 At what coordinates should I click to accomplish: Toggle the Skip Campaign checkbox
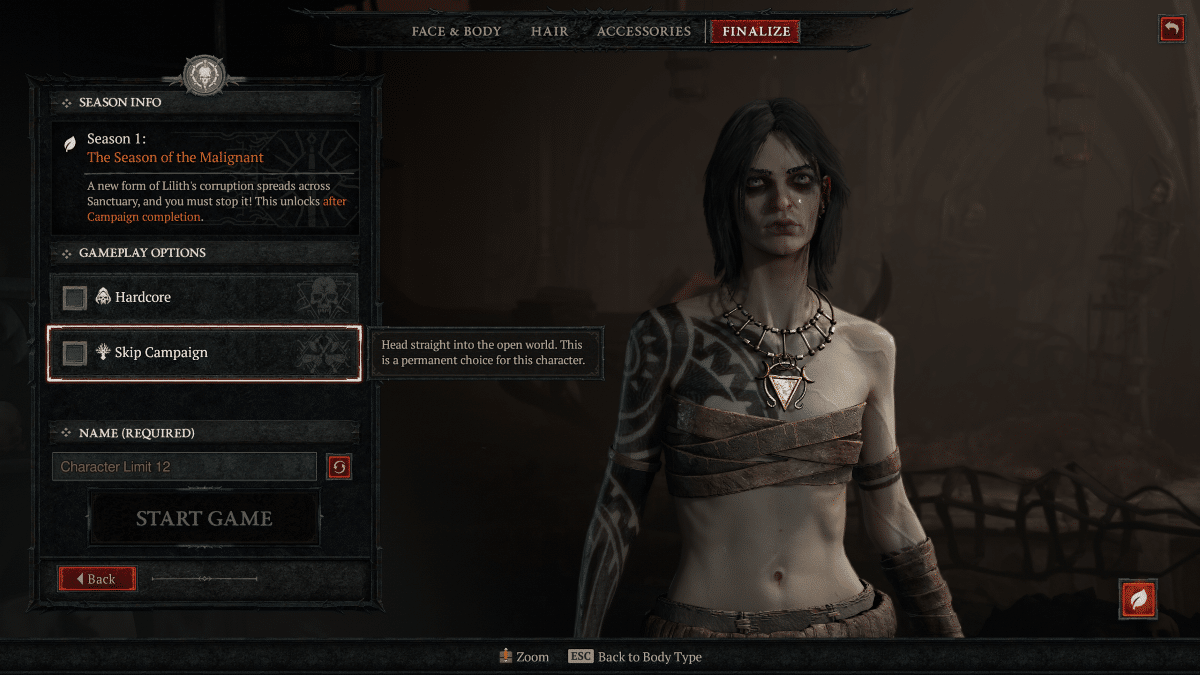click(75, 352)
